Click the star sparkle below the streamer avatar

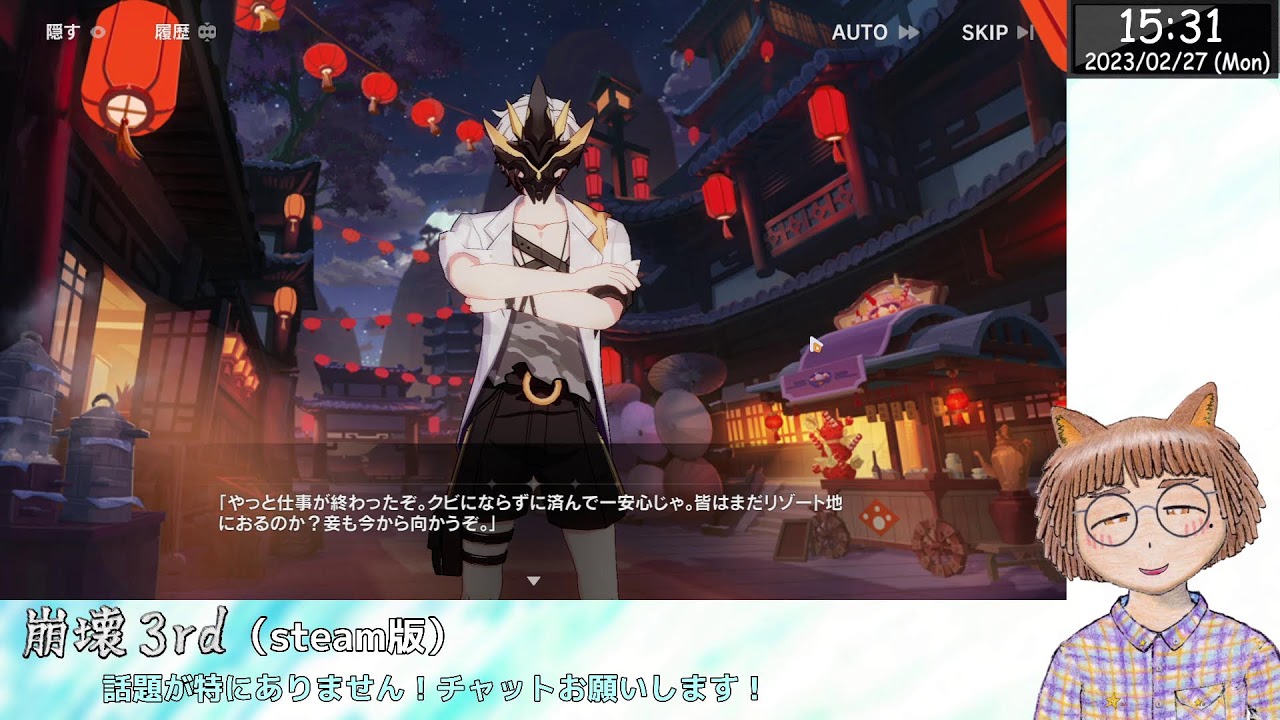[1113, 700]
